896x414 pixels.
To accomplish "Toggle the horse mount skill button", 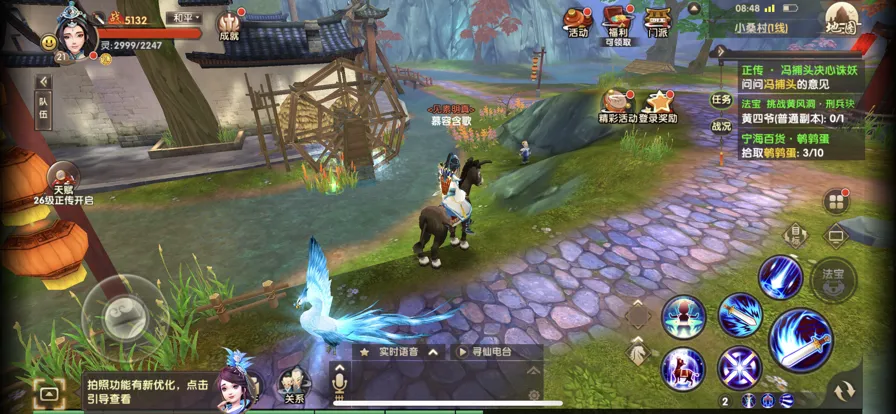I will [683, 367].
